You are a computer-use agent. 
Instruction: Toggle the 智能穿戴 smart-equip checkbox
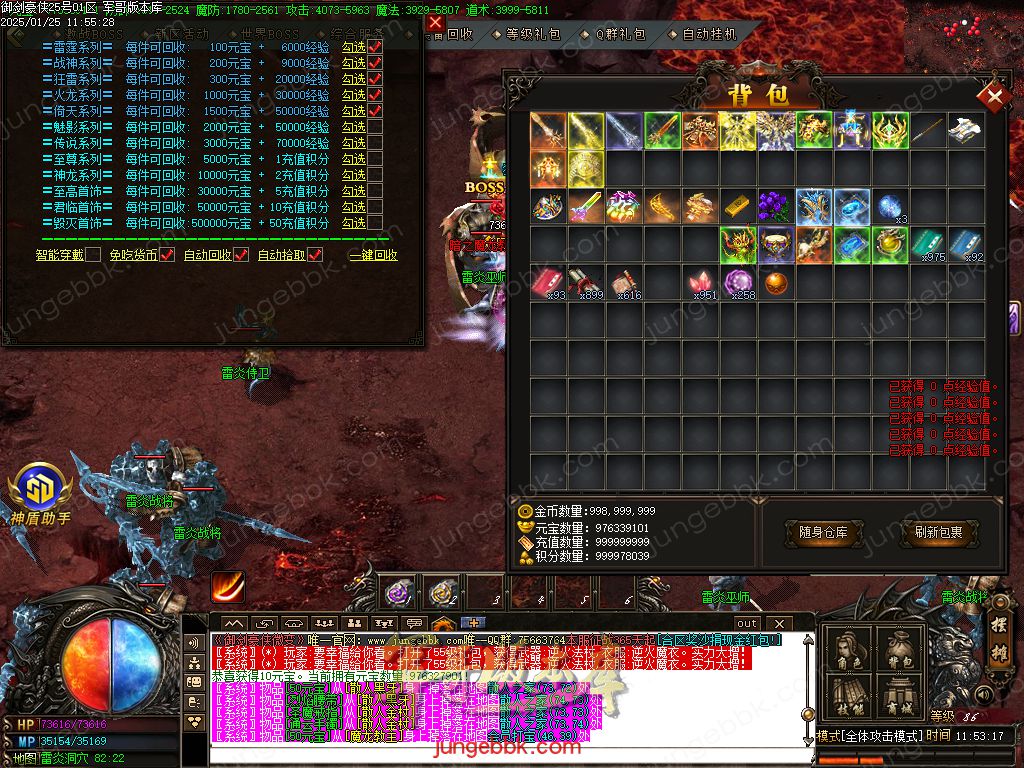pyautogui.click(x=93, y=255)
